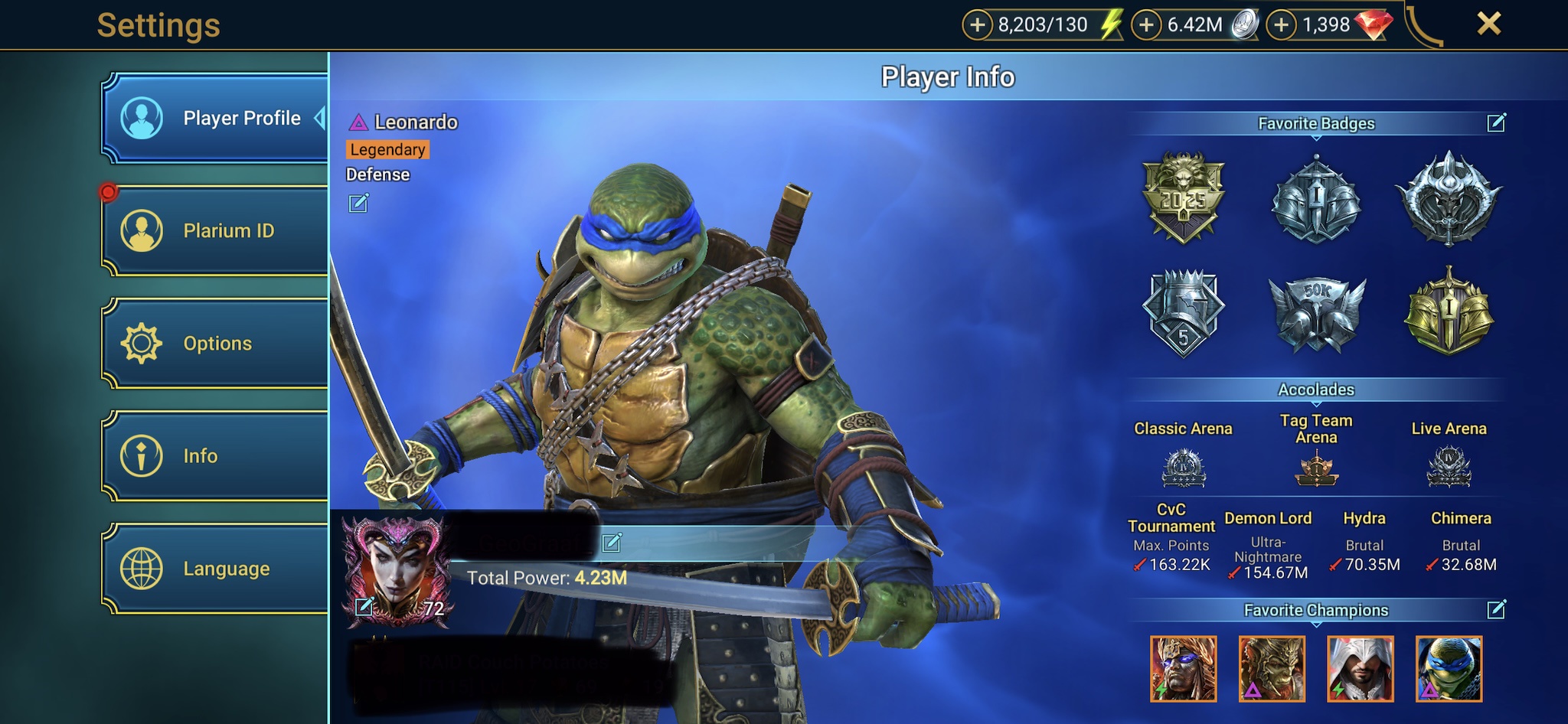Change the showcased champion Leonardo
The height and width of the screenshot is (724, 1568).
tap(358, 203)
